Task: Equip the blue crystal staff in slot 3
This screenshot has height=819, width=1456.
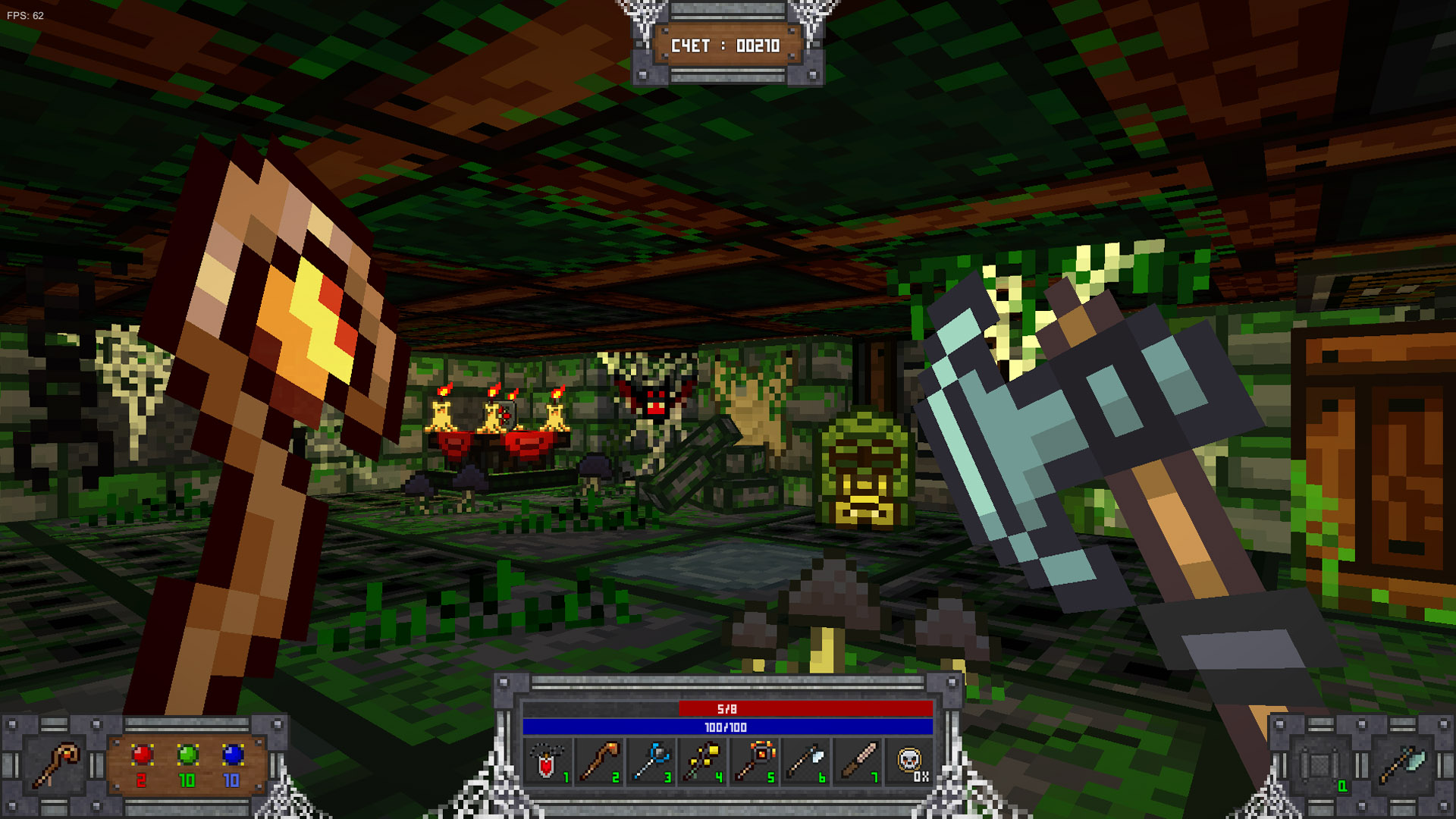Action: (x=651, y=762)
